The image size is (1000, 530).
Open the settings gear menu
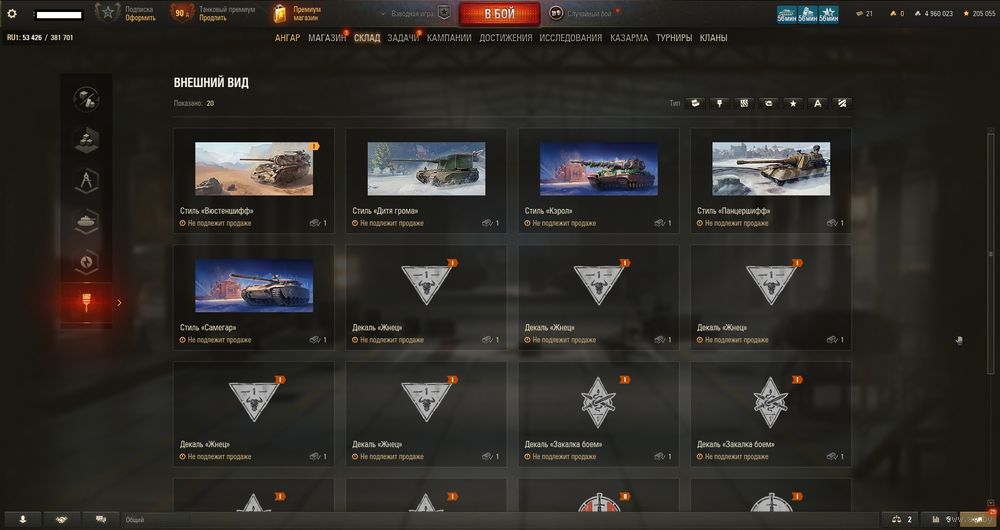pyautogui.click(x=12, y=14)
